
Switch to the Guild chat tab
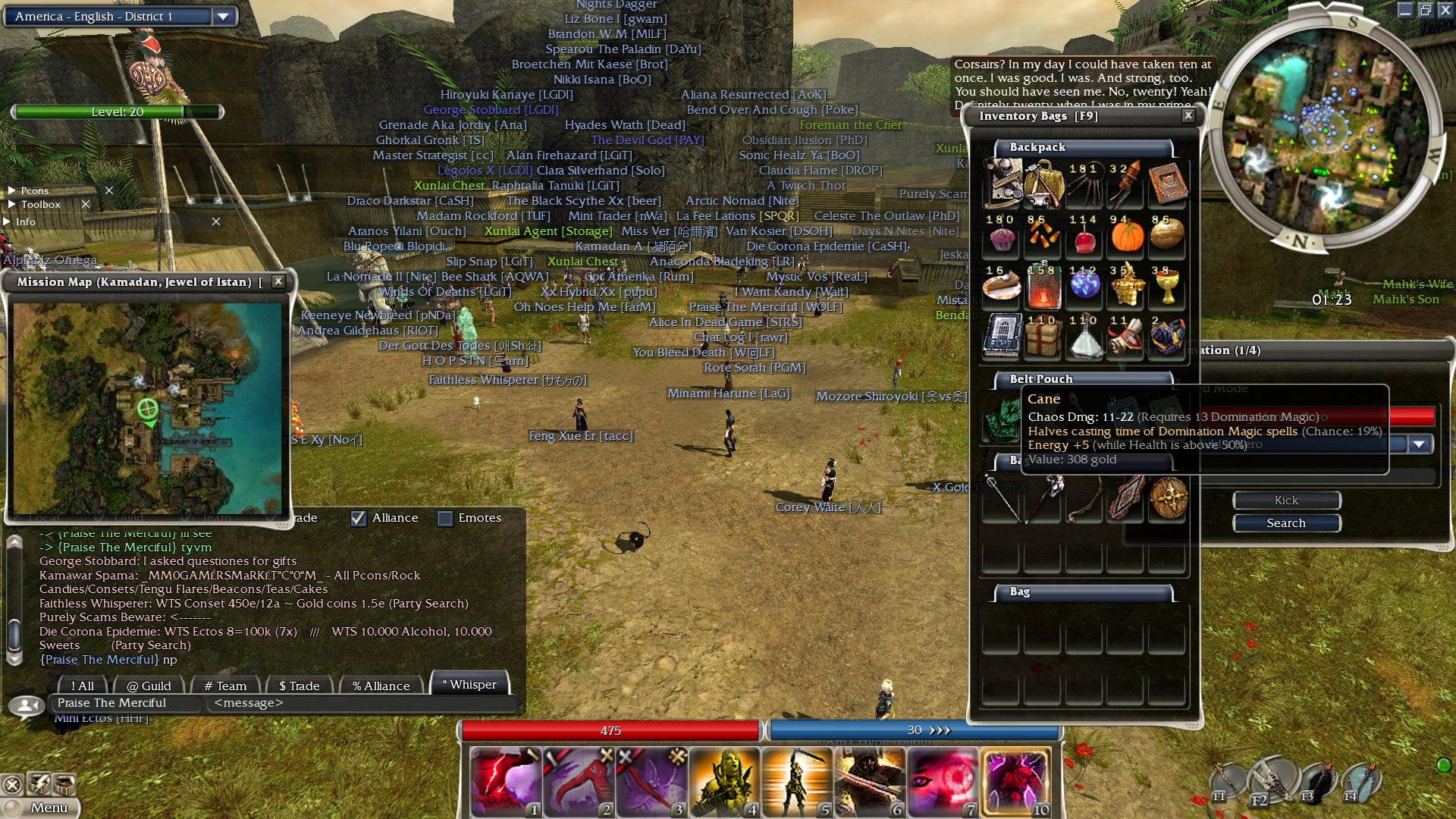click(x=149, y=686)
